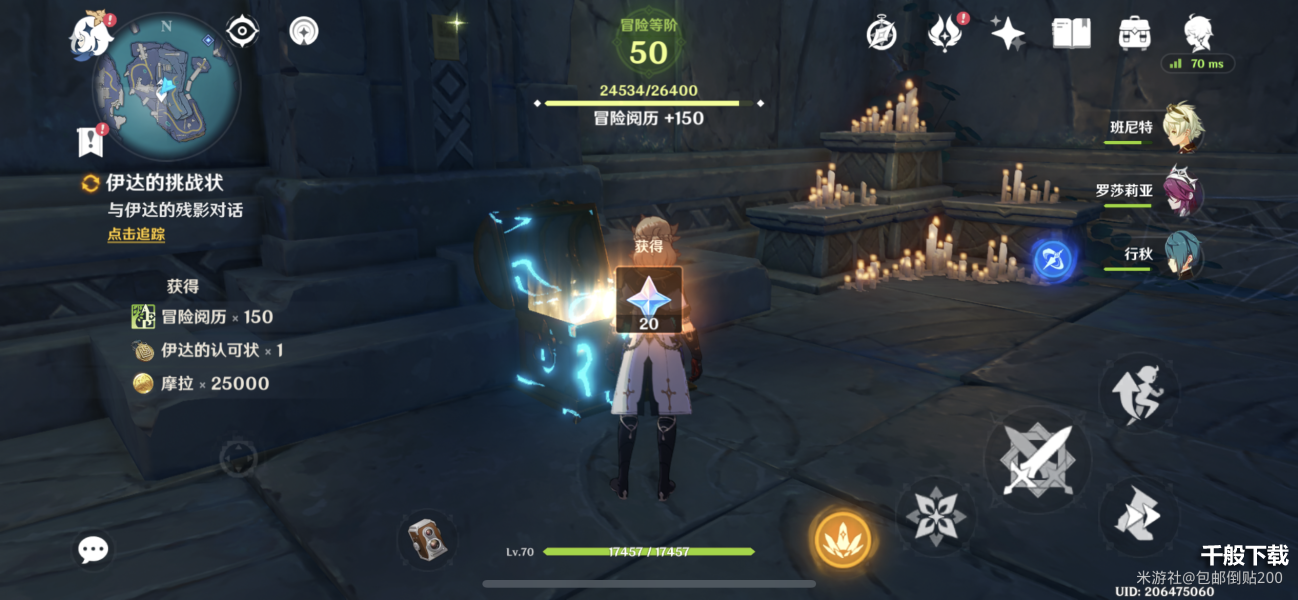Tap 点击追踪 to track the quest
This screenshot has height=600, width=1298.
click(136, 235)
